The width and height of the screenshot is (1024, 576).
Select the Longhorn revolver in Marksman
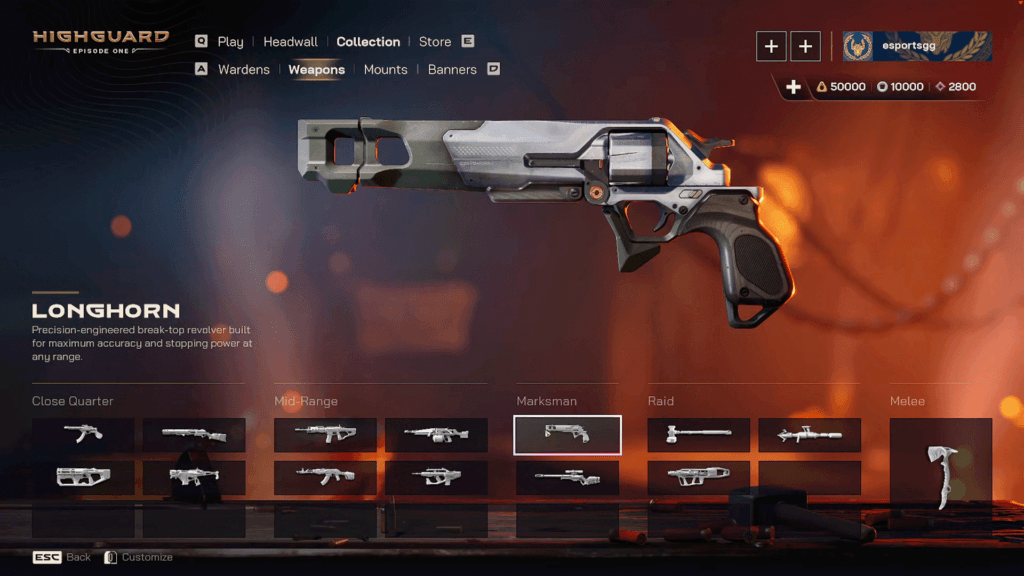pyautogui.click(x=567, y=435)
